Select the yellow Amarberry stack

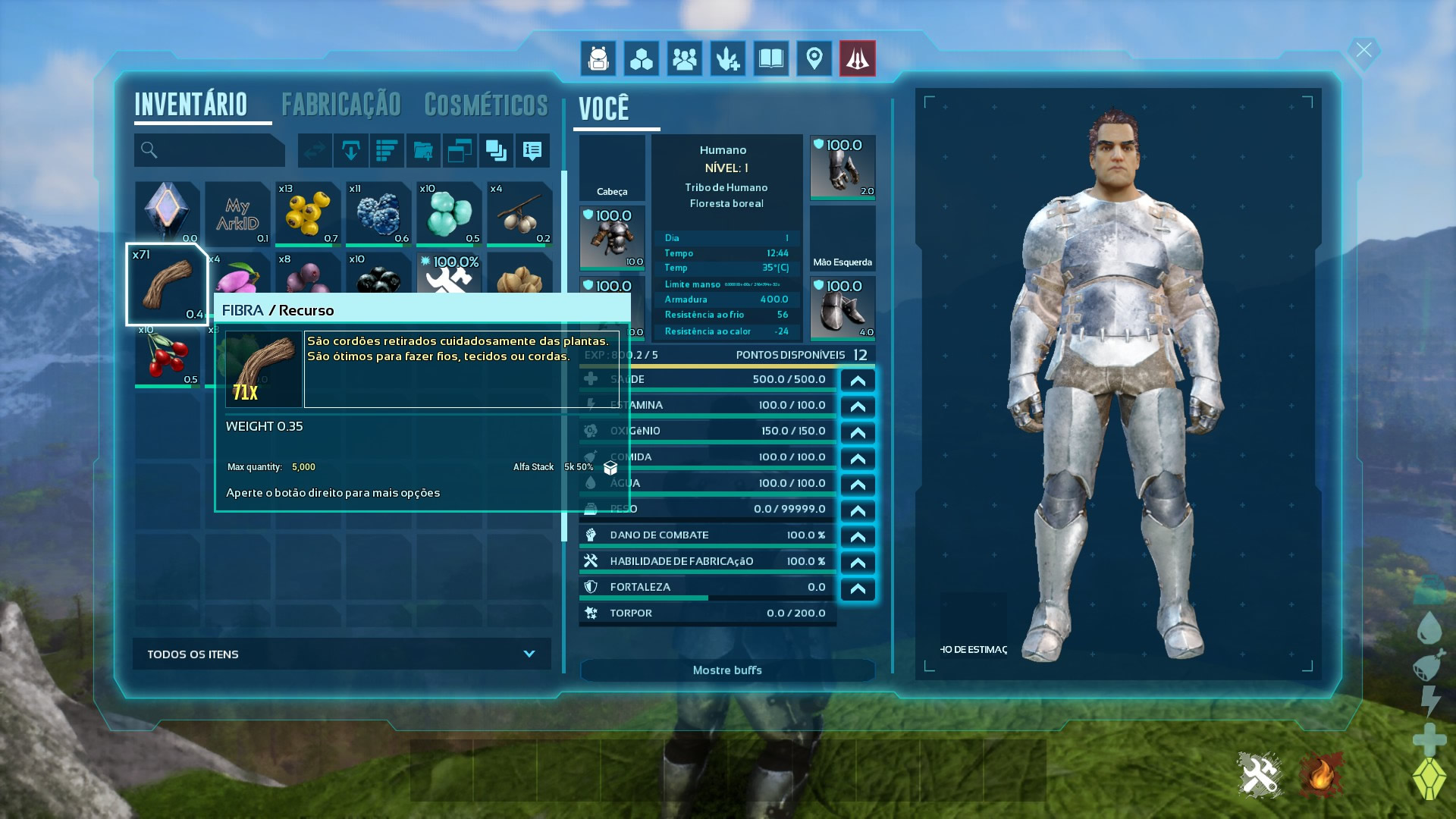307,213
